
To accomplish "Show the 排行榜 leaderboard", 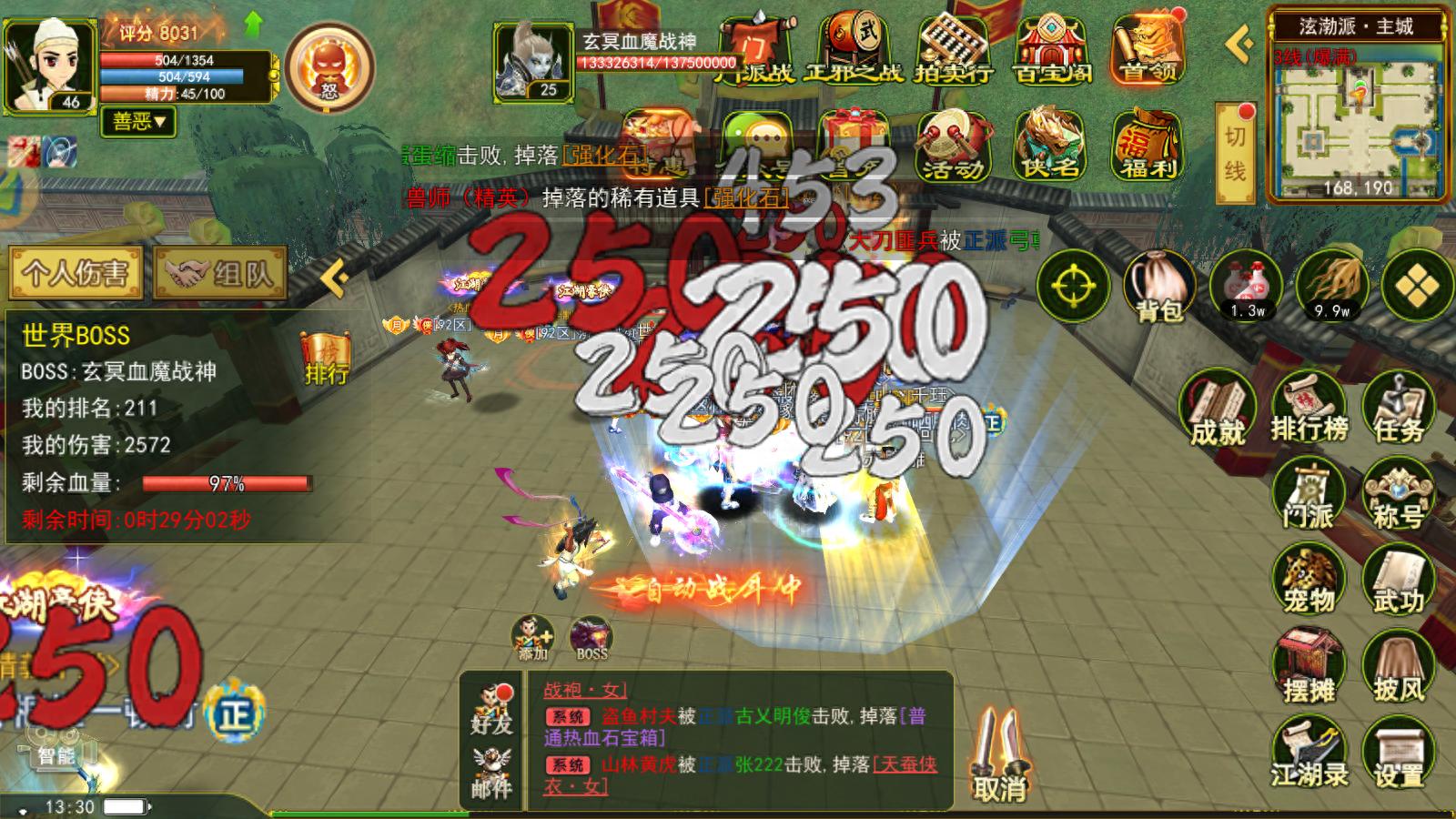I will pyautogui.click(x=1309, y=409).
